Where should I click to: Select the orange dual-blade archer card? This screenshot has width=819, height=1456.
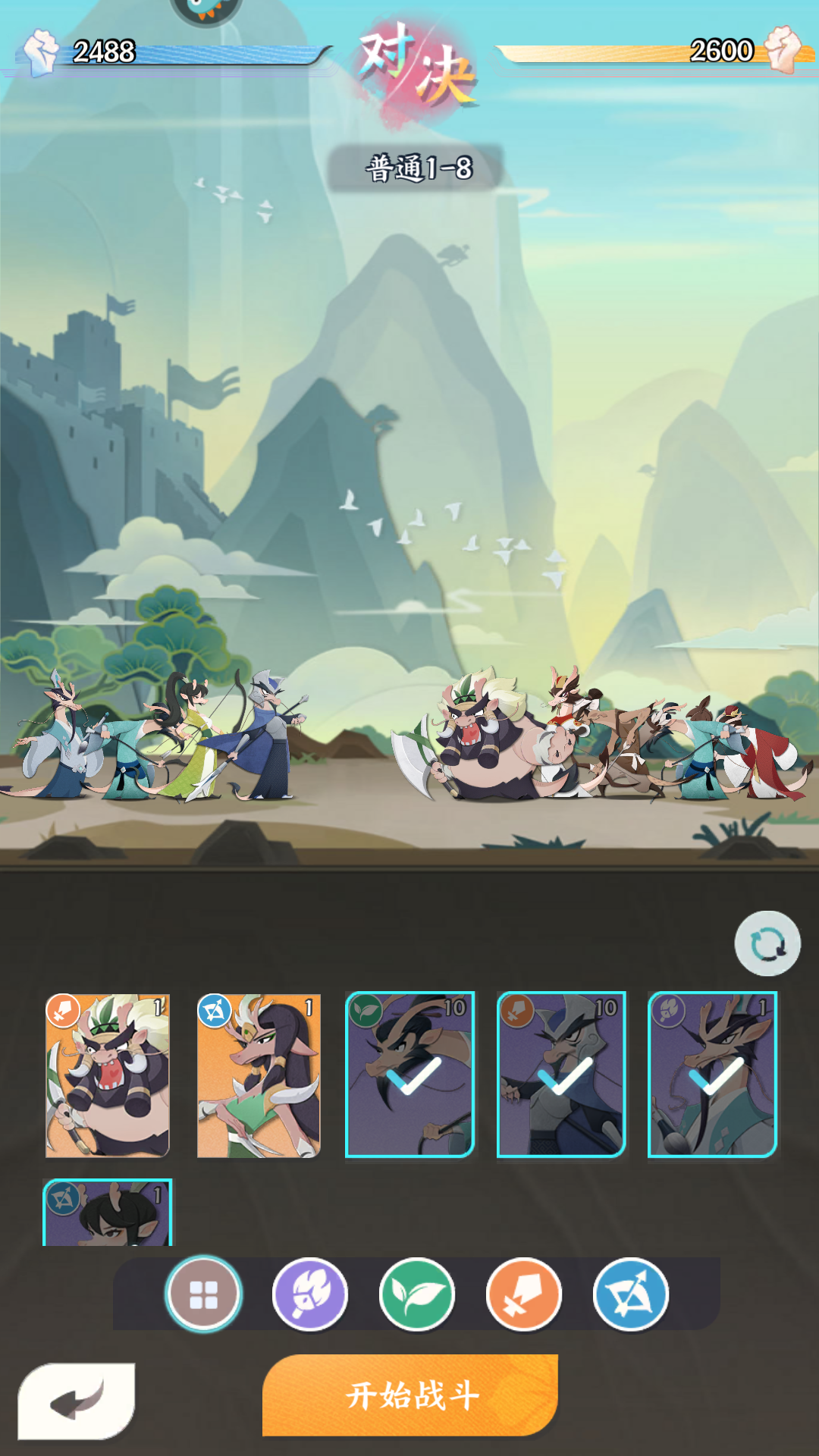259,1075
